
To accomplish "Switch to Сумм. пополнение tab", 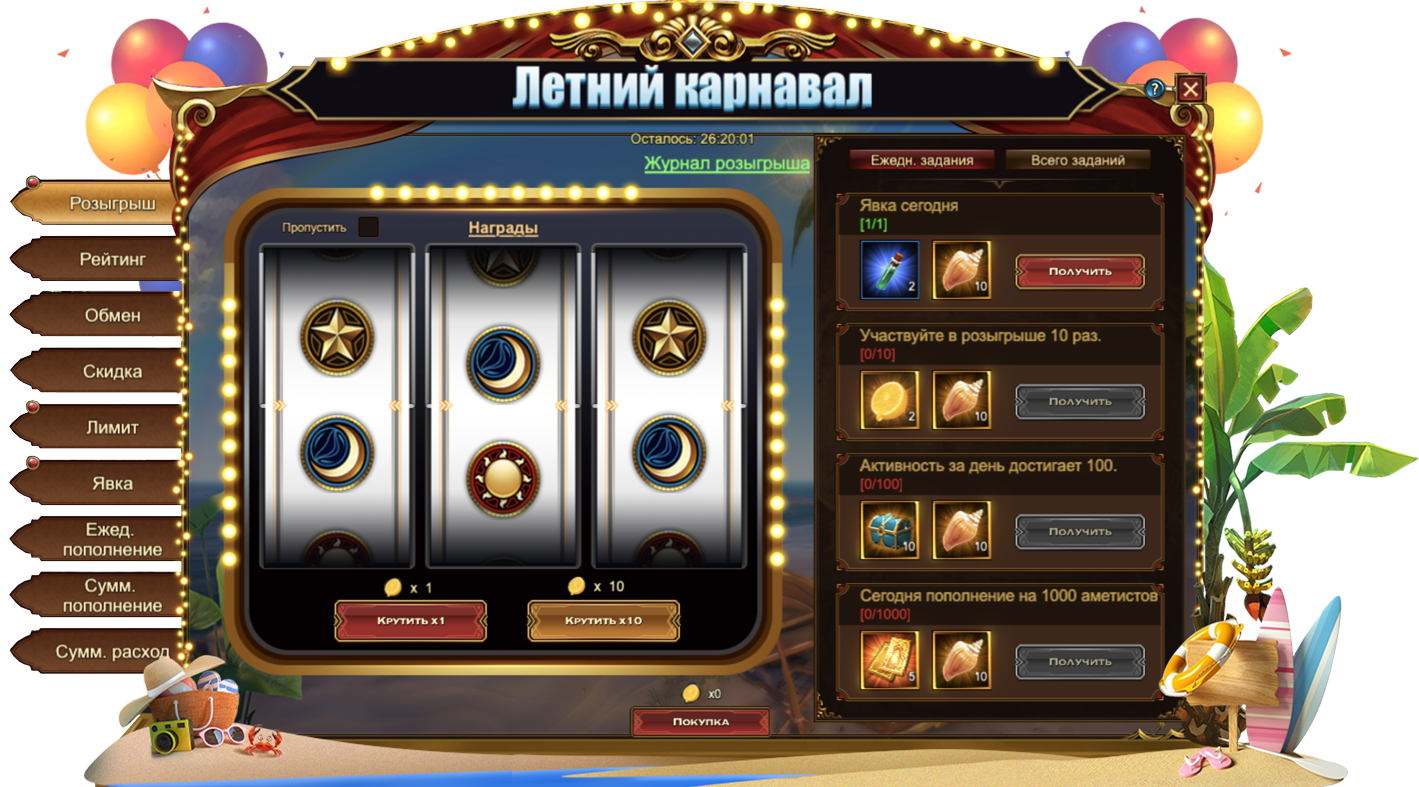I will tap(112, 596).
